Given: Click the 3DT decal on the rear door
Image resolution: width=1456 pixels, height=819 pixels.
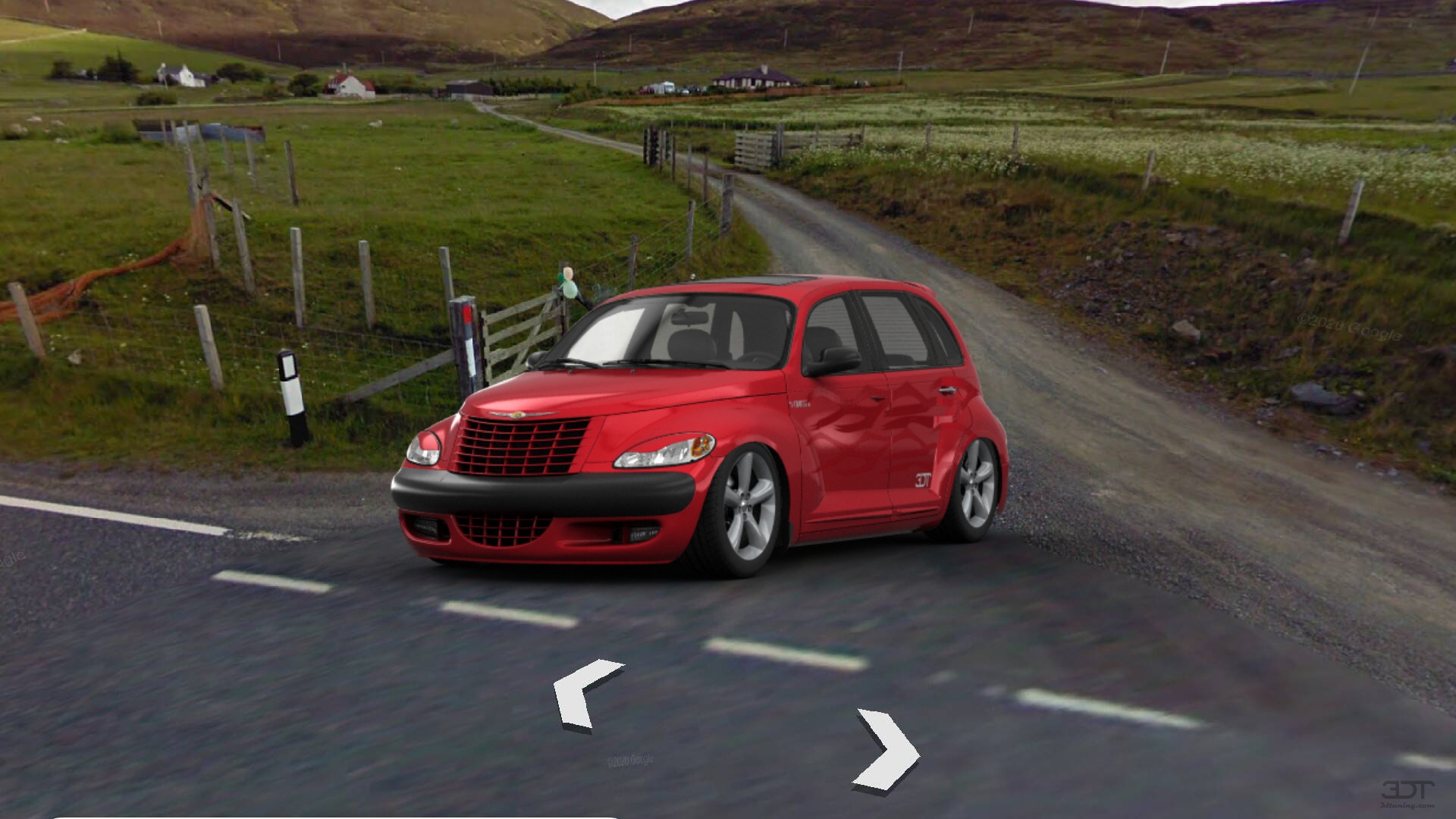Looking at the screenshot, I should [x=923, y=479].
